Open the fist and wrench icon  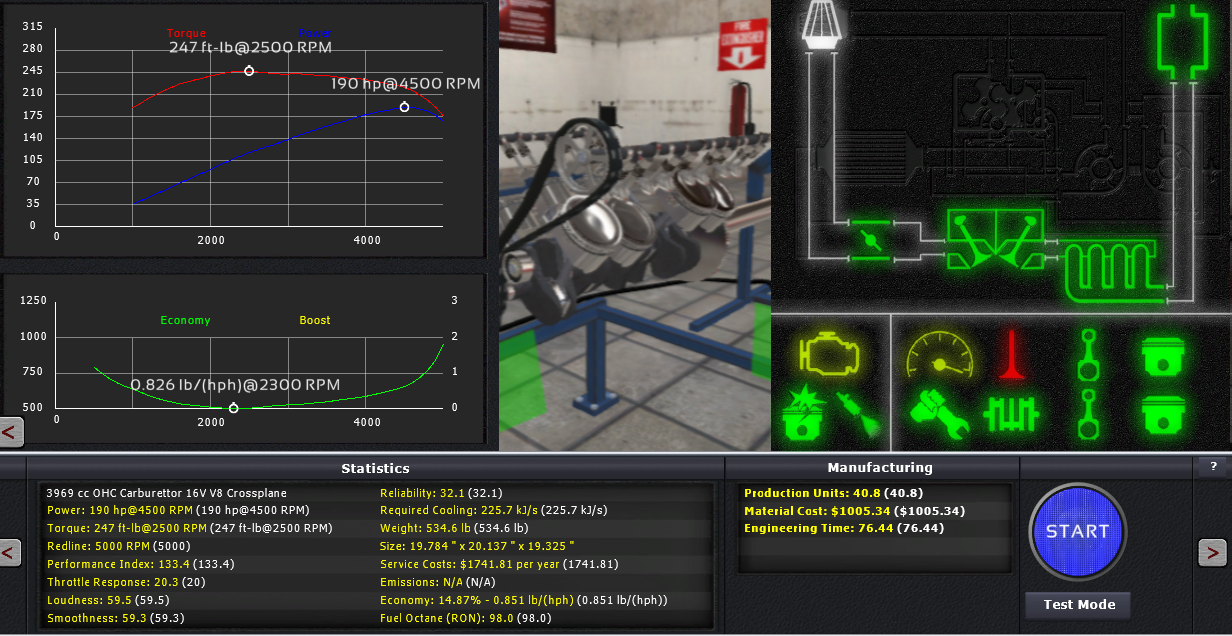[x=939, y=416]
